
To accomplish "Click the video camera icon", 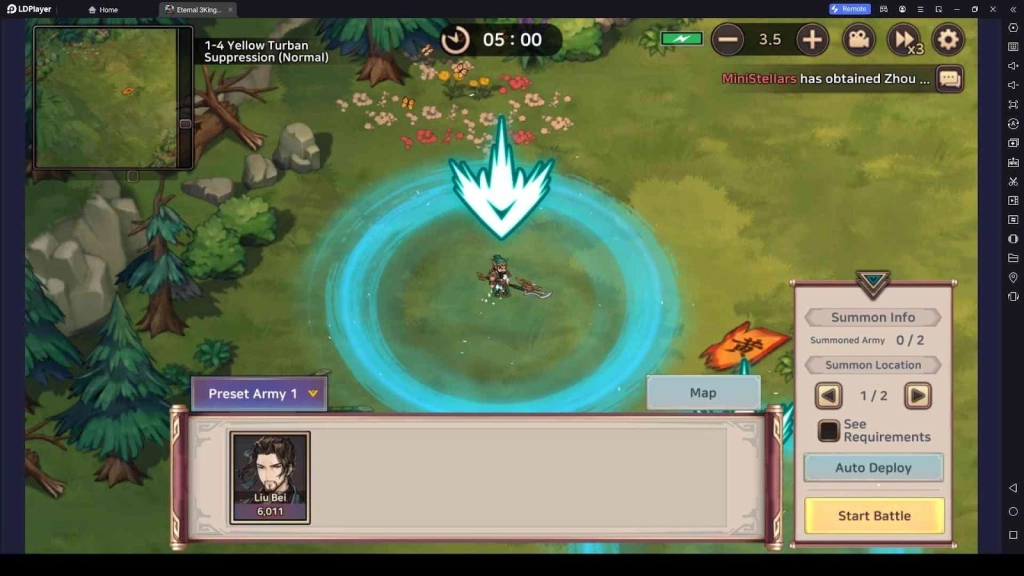I will (x=857, y=40).
